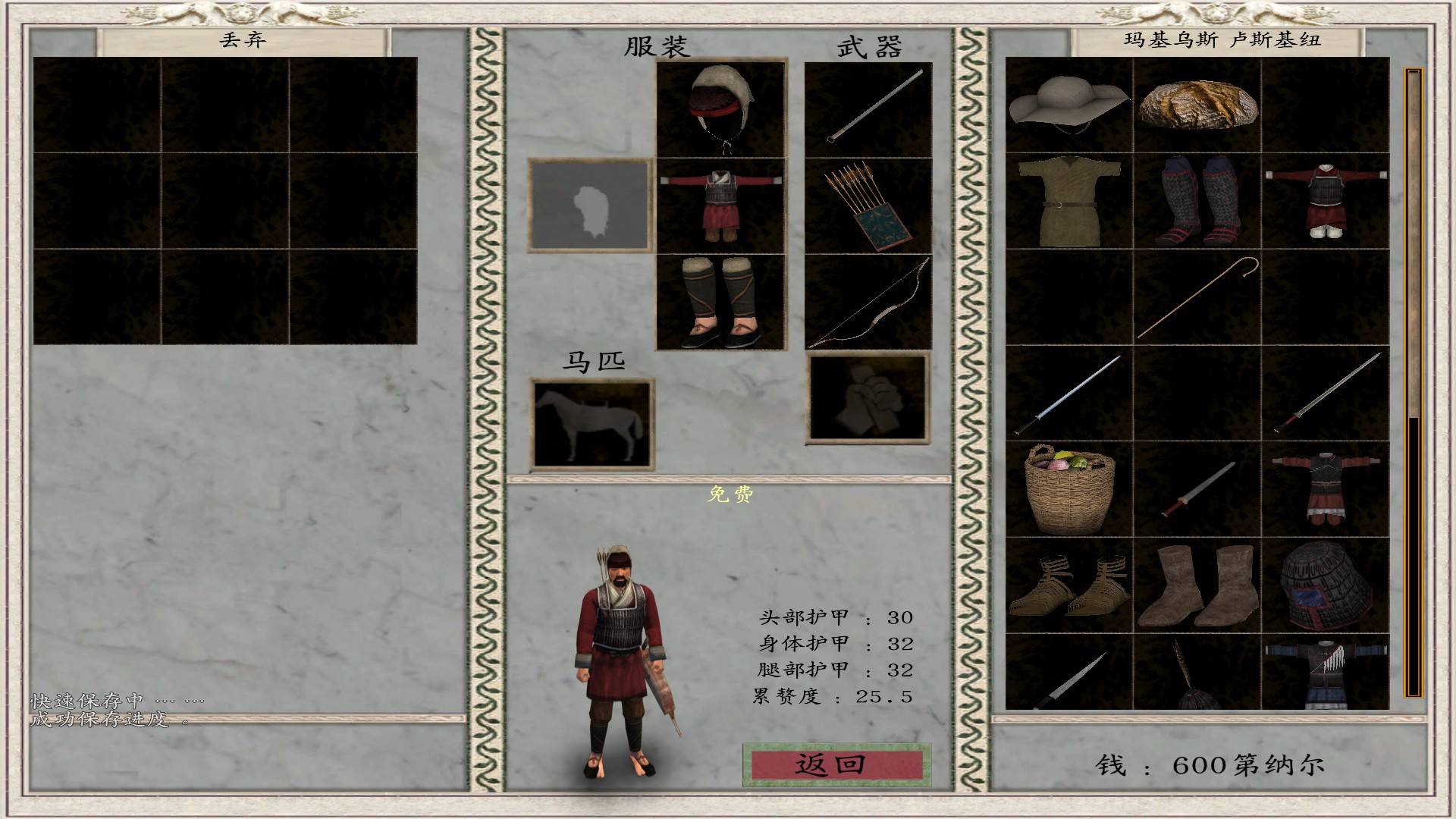Screen dimensions: 1456x819
Task: Click the merchant inventory scrollbar
Action: (1414, 379)
